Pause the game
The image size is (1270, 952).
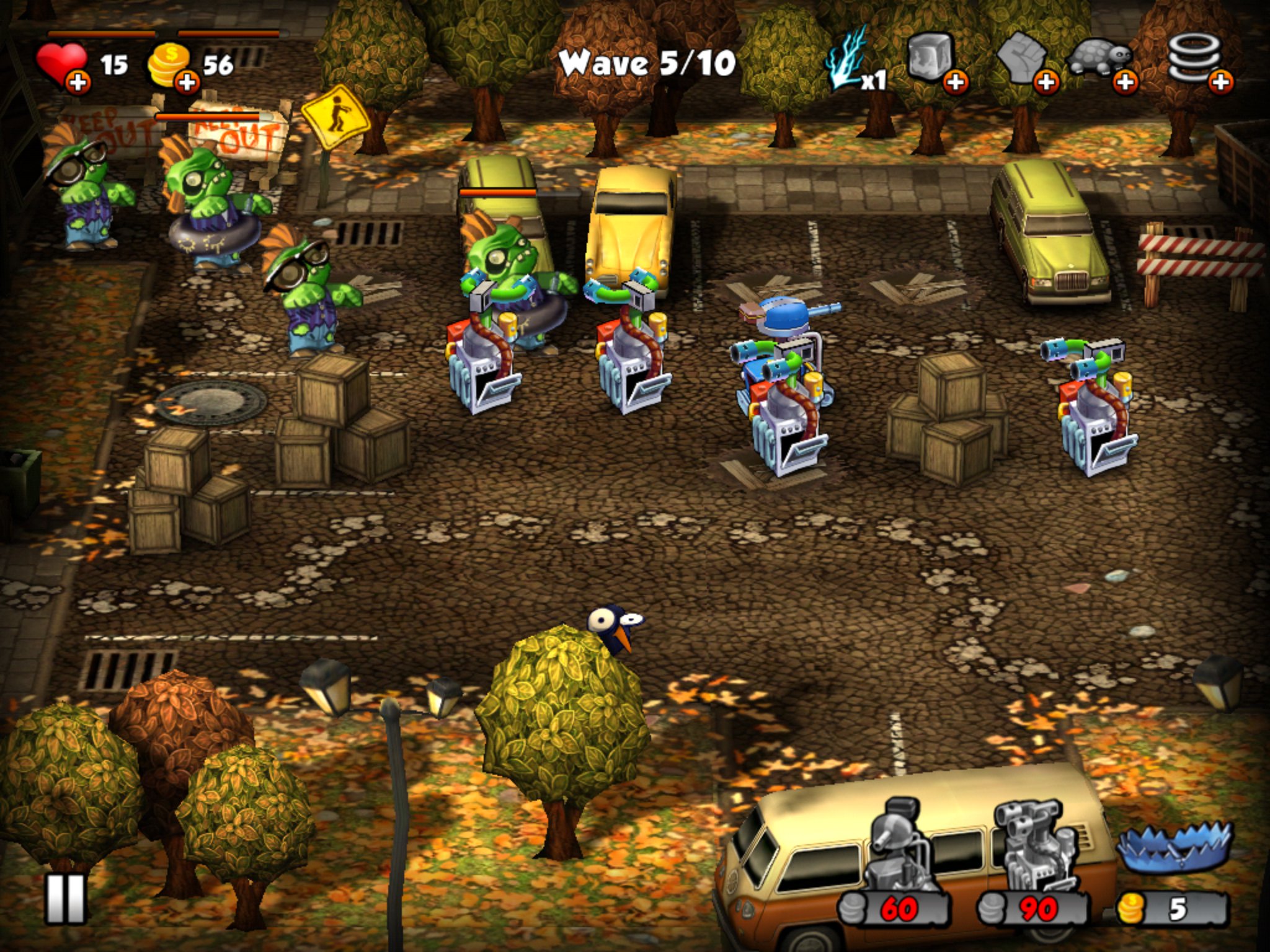tap(65, 899)
